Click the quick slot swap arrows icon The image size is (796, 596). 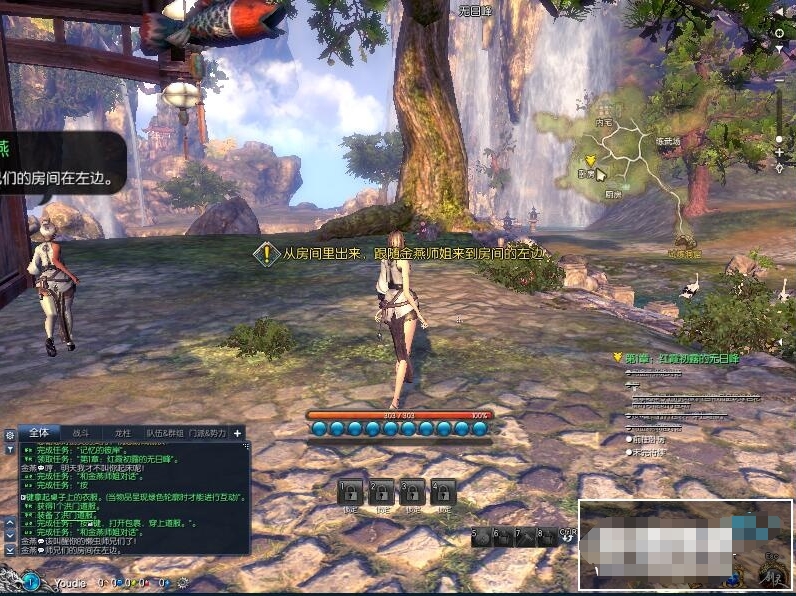click(x=568, y=538)
